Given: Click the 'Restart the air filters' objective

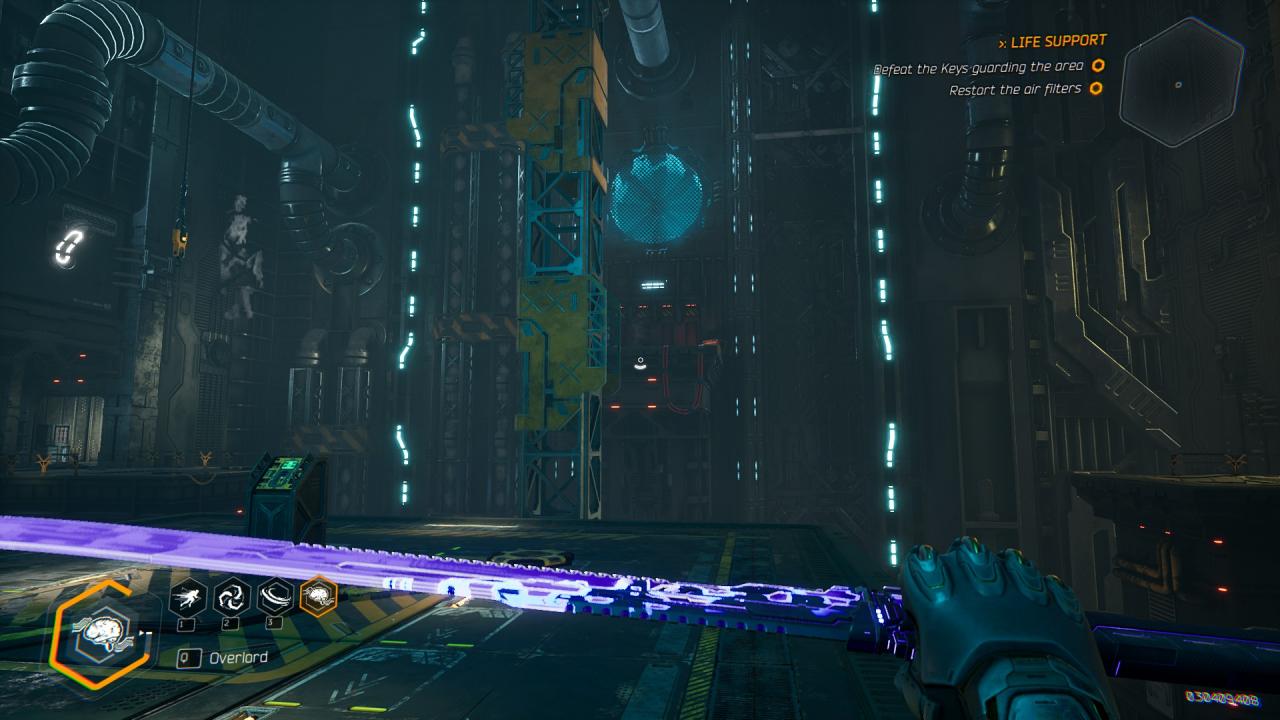Looking at the screenshot, I should 1015,89.
